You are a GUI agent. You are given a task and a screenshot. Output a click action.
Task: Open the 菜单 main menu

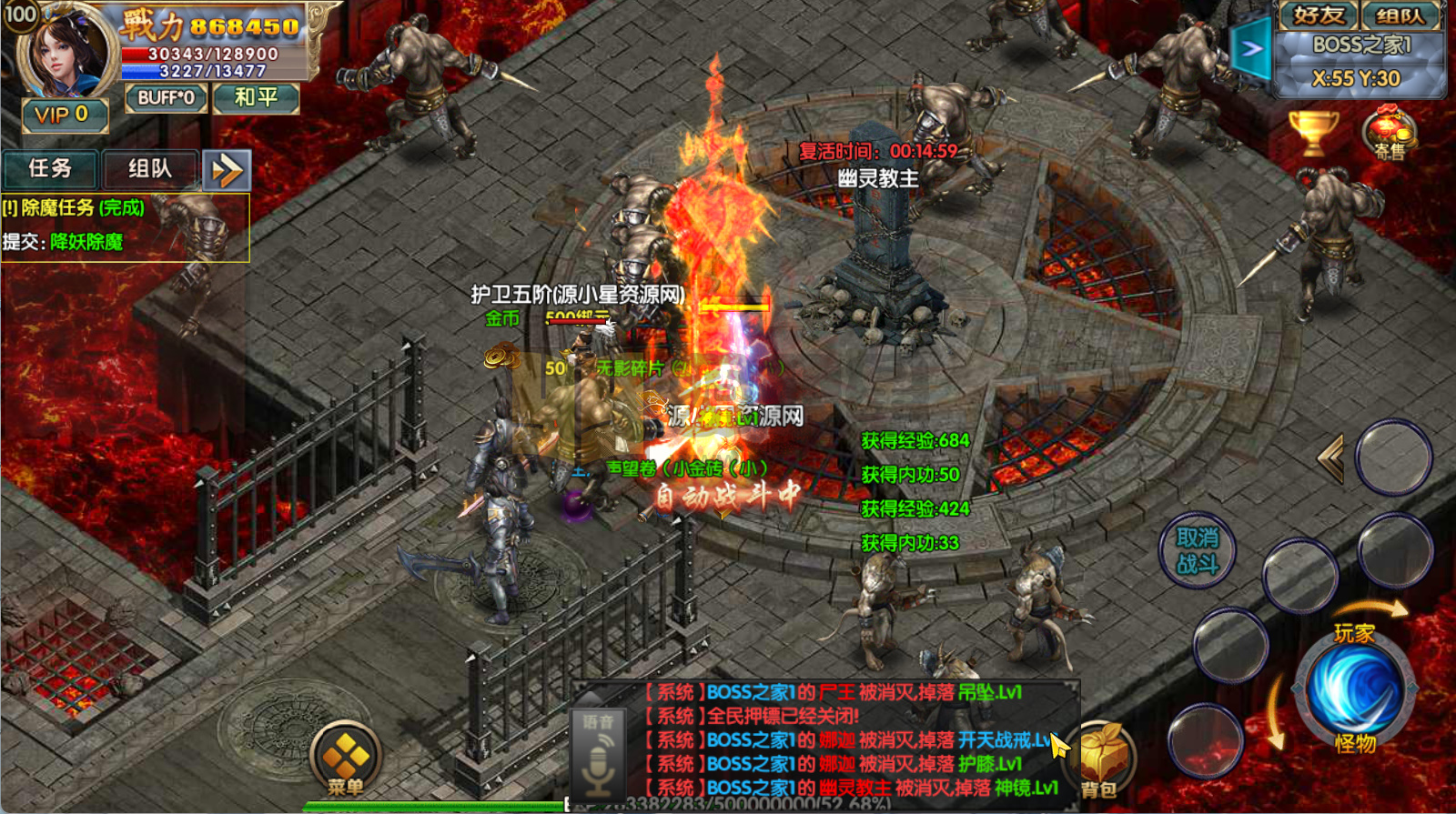pyautogui.click(x=345, y=759)
